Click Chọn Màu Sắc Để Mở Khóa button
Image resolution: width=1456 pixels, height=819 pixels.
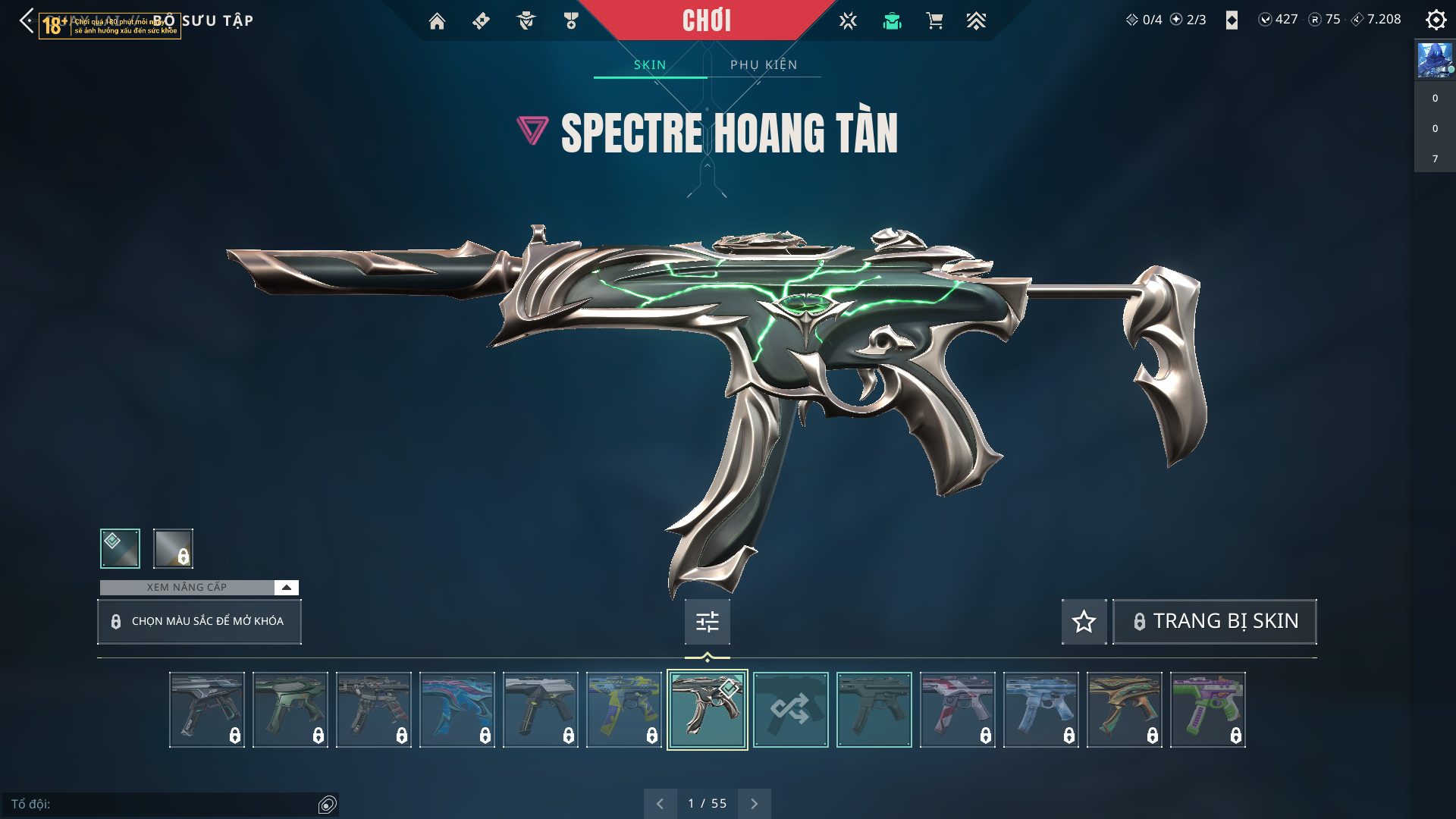pyautogui.click(x=199, y=621)
